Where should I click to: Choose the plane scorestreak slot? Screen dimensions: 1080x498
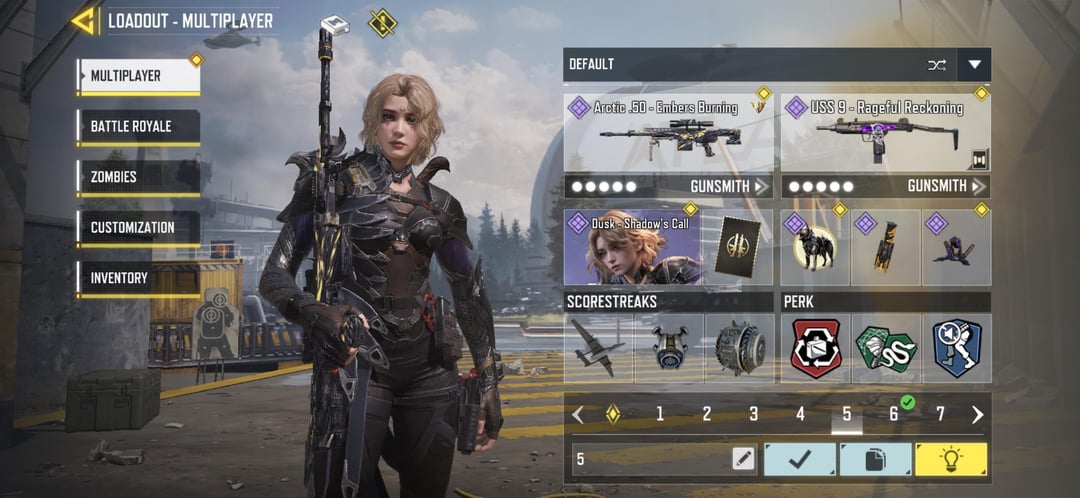[598, 348]
